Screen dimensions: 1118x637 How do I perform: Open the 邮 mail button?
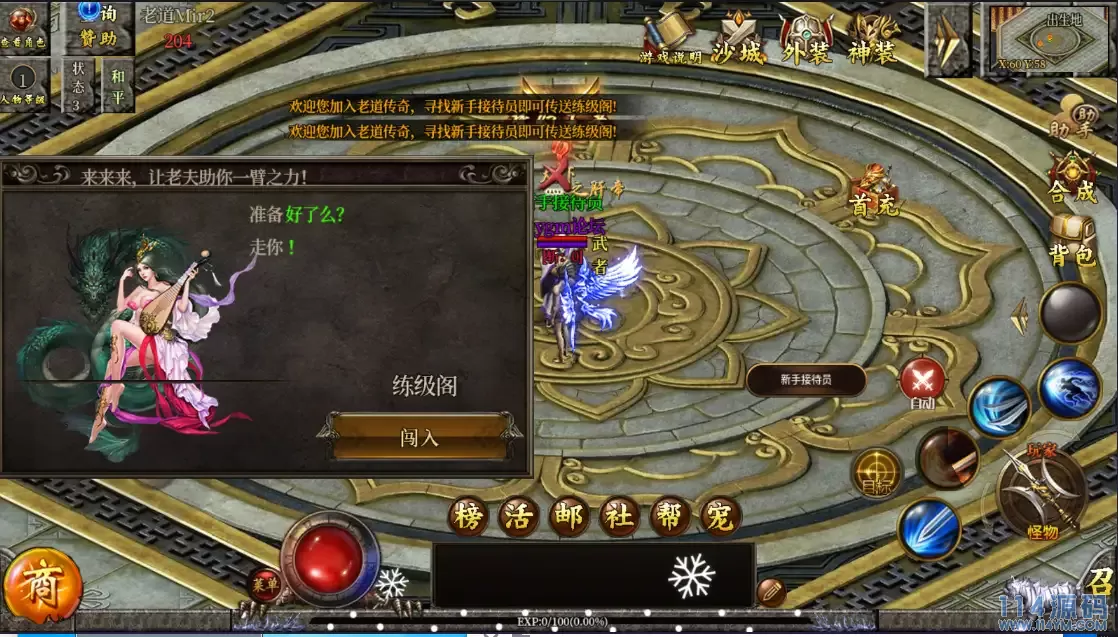coord(568,516)
